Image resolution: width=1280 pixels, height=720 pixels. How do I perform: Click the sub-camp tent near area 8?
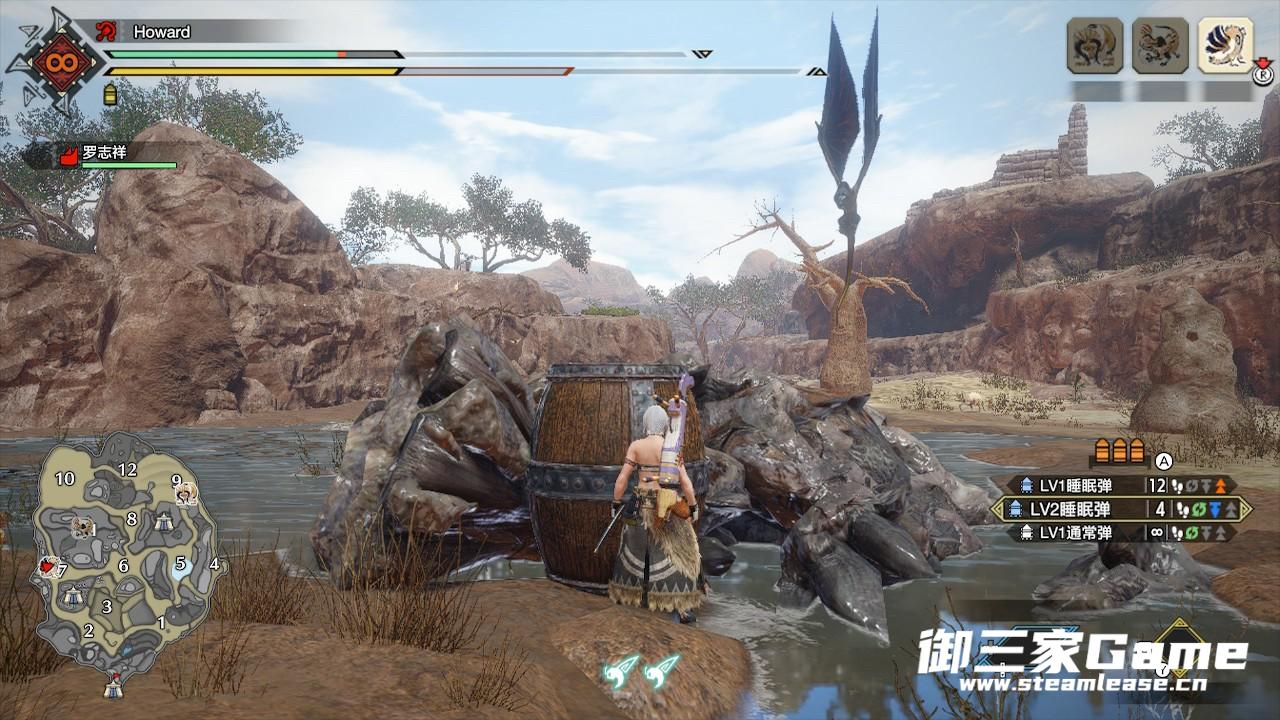(163, 521)
